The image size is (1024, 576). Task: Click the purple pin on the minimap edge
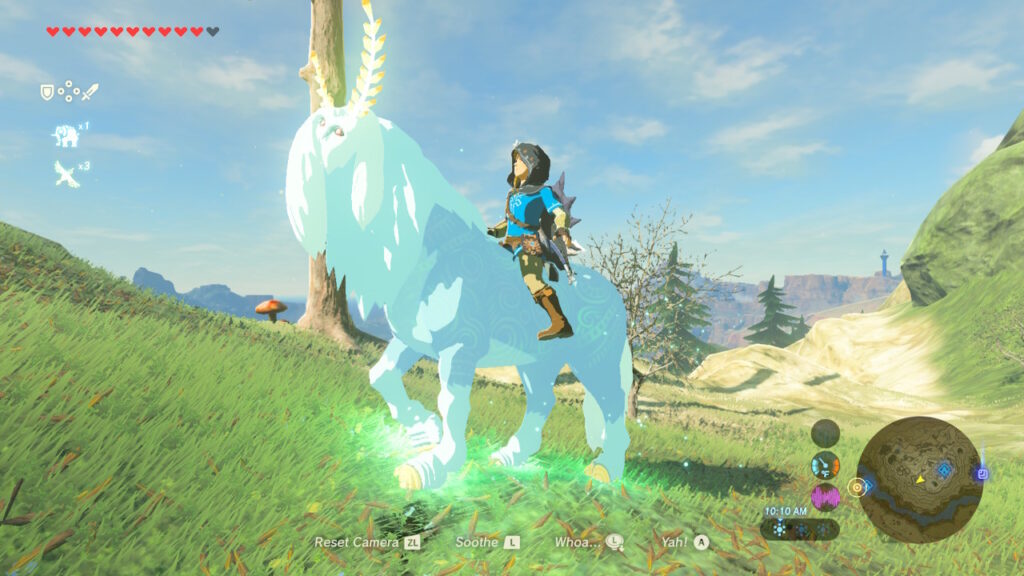pyautogui.click(x=982, y=474)
